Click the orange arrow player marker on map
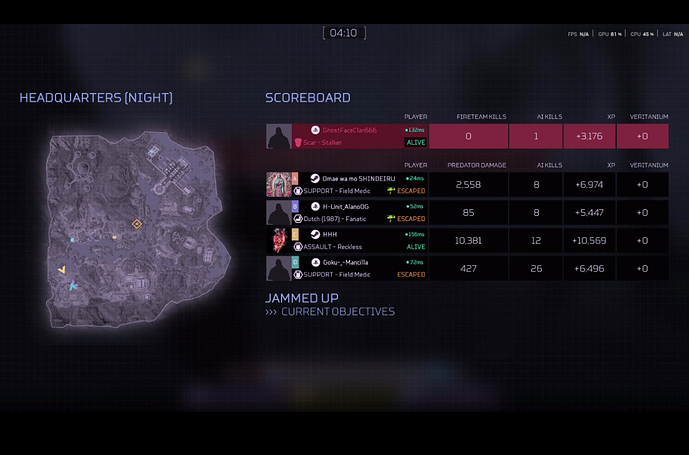The width and height of the screenshot is (689, 455). click(x=62, y=270)
